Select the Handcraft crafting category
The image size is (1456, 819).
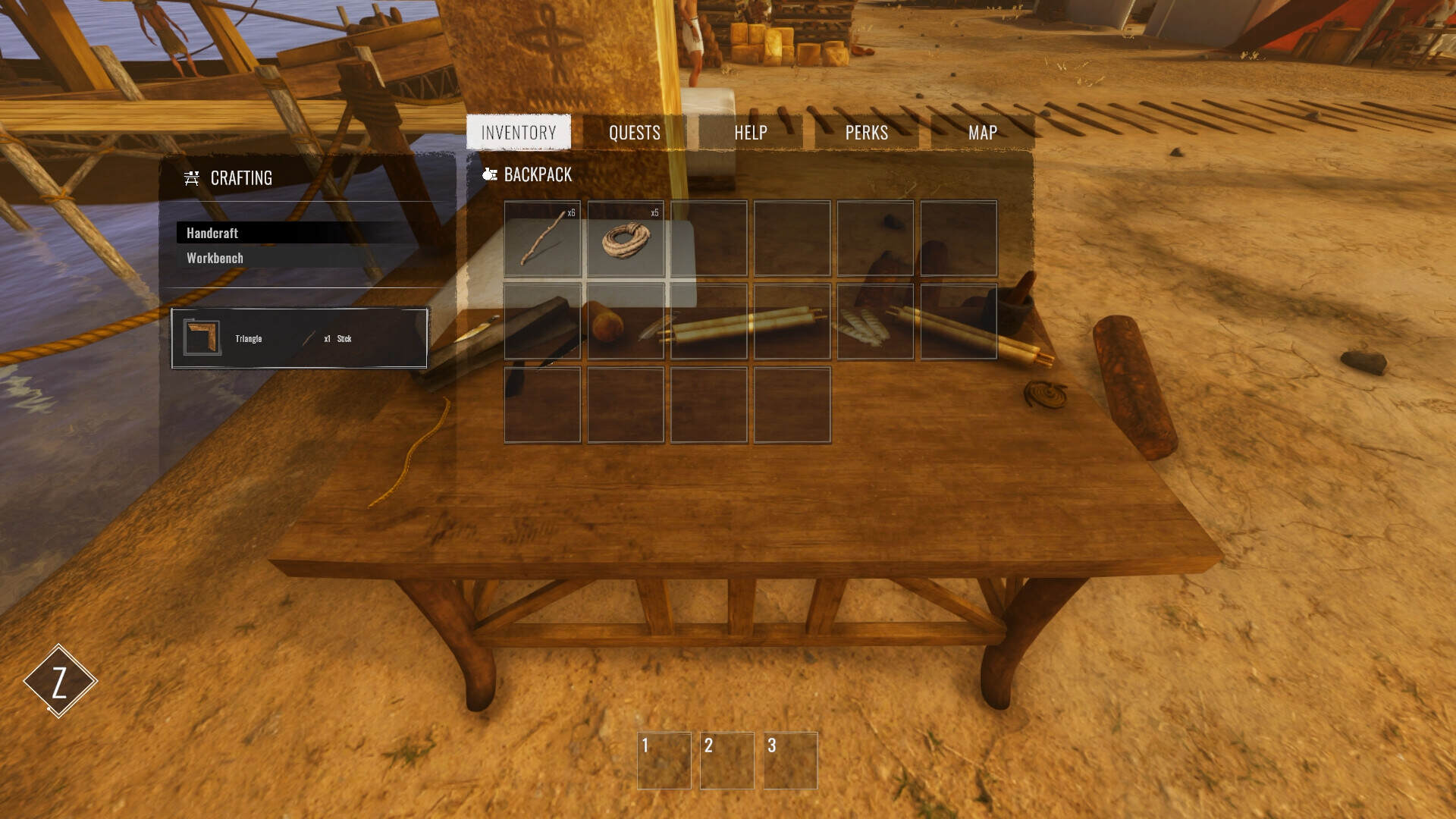[213, 233]
